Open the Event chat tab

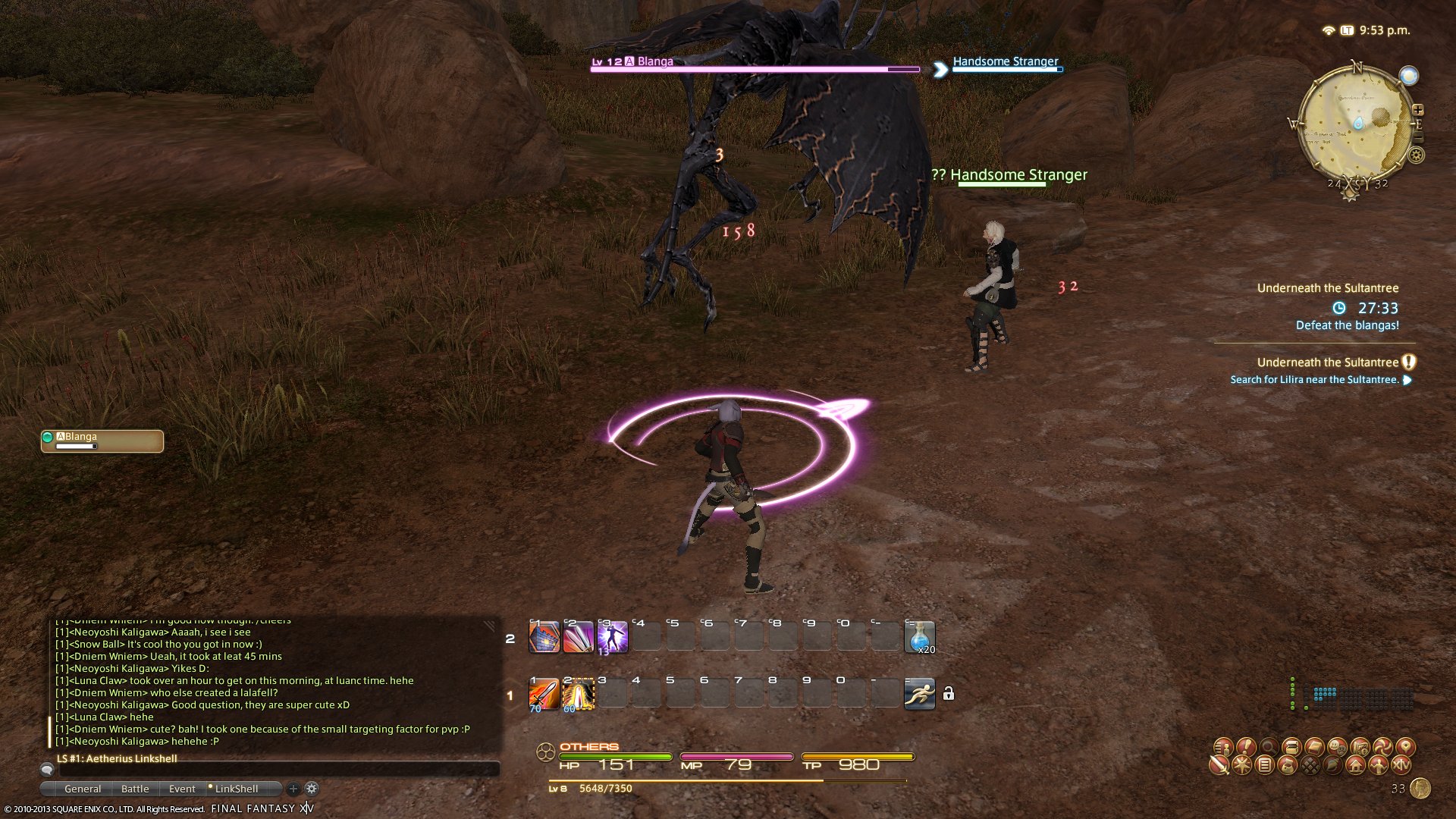point(182,789)
